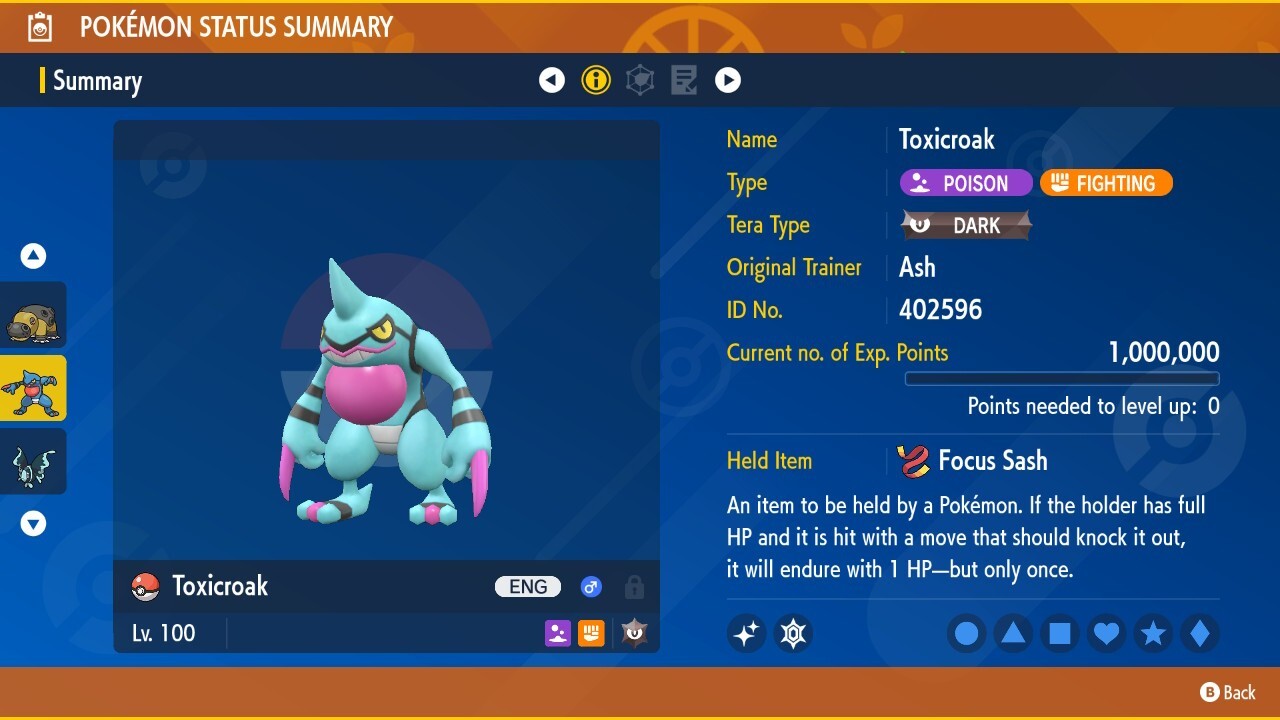The image size is (1280, 720).
Task: Toggle the star marking
Action: [1153, 633]
